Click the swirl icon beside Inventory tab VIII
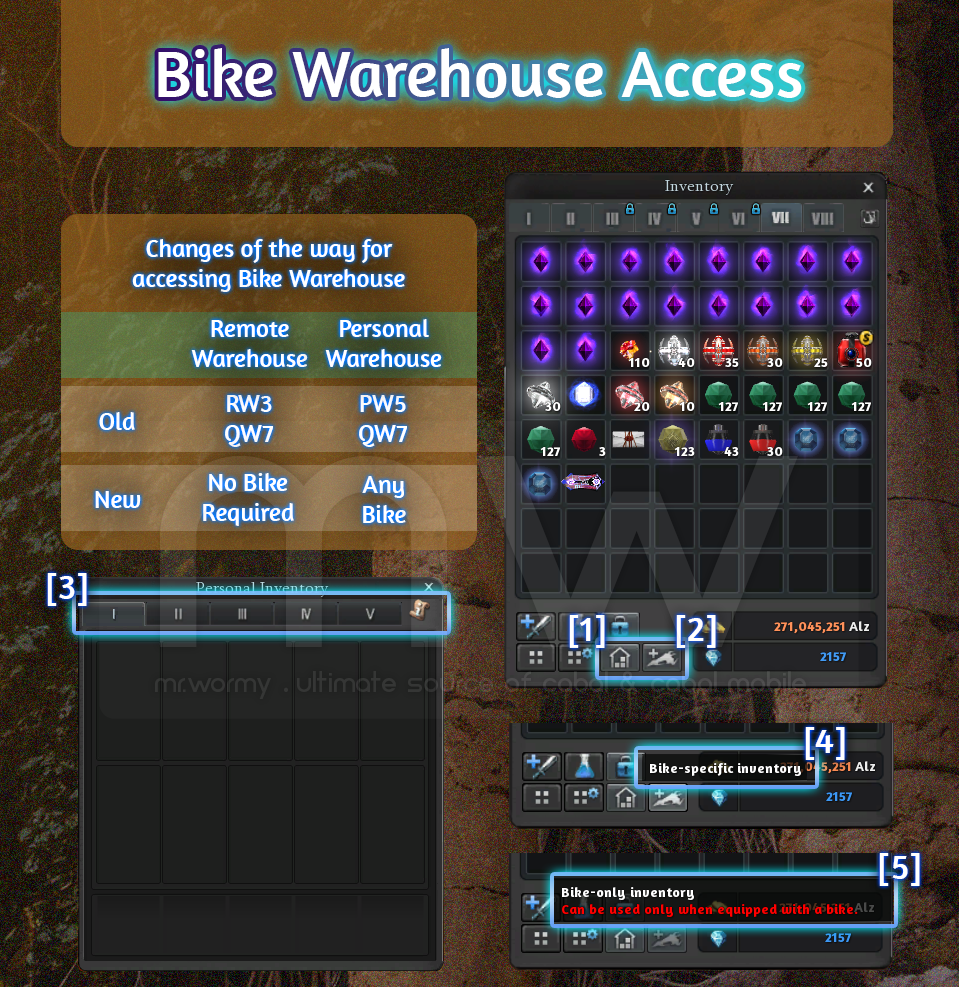 pyautogui.click(x=868, y=217)
